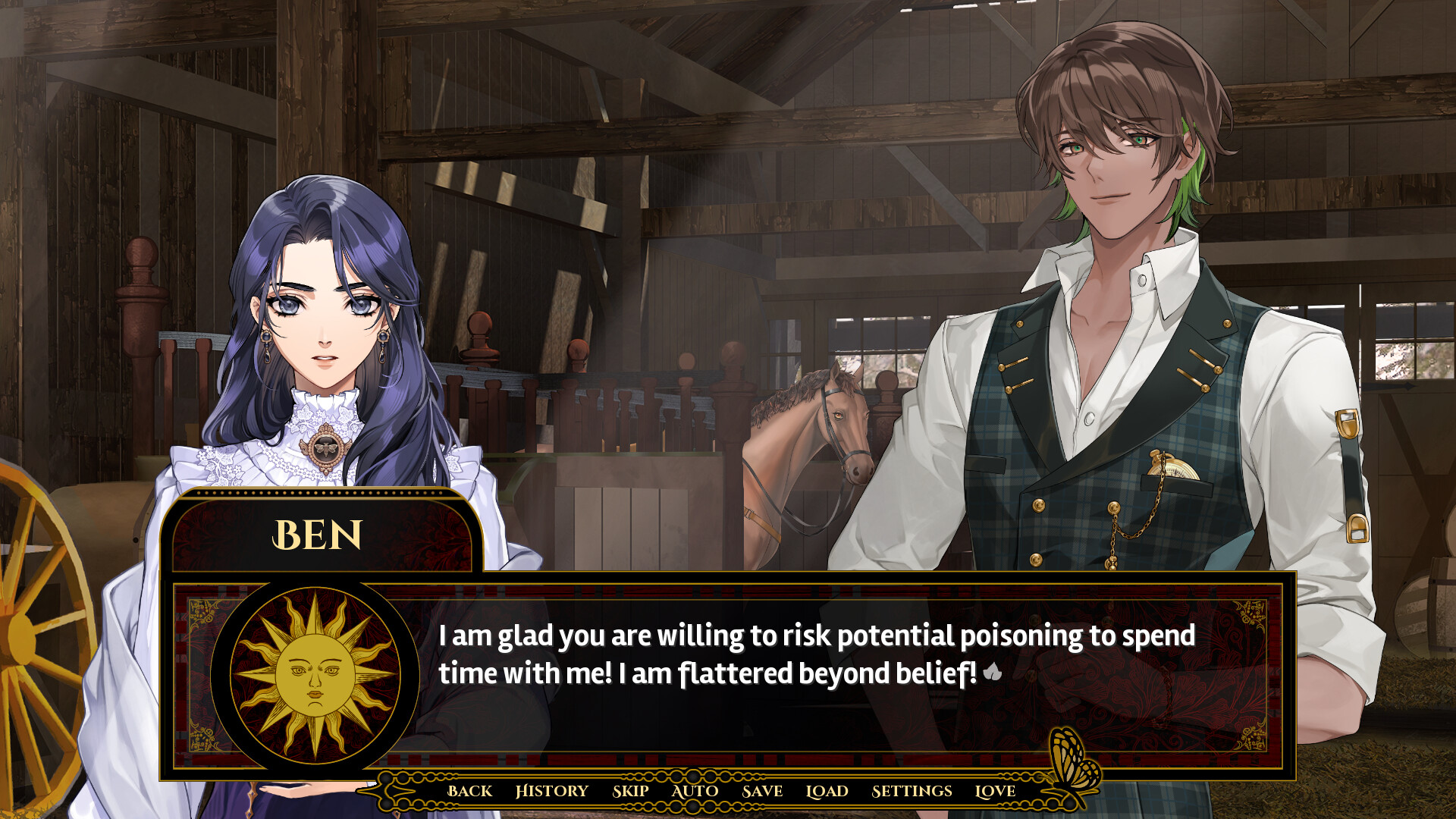Image resolution: width=1456 pixels, height=819 pixels.
Task: Open the SETTINGS menu
Action: point(911,791)
